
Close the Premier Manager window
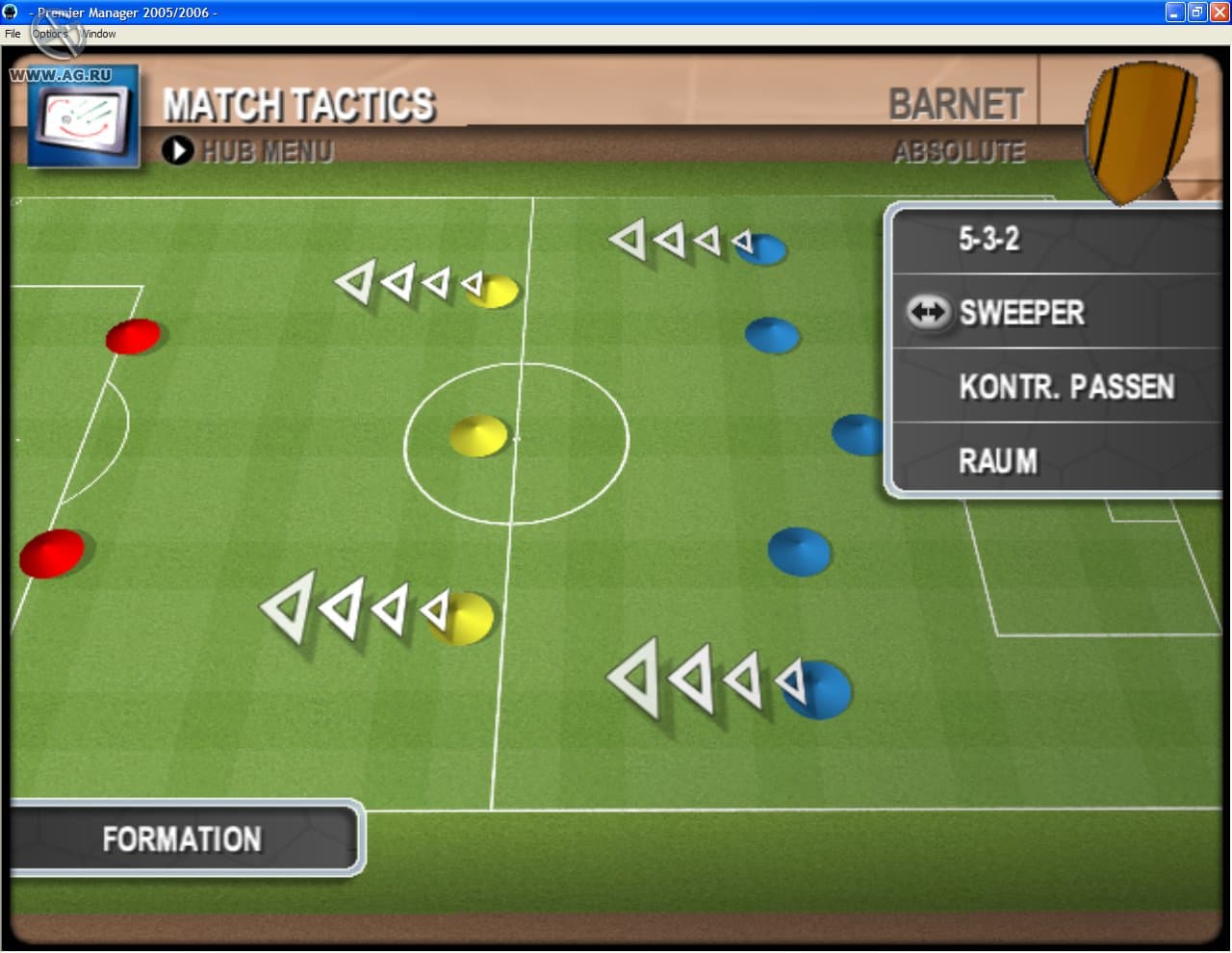click(1219, 12)
